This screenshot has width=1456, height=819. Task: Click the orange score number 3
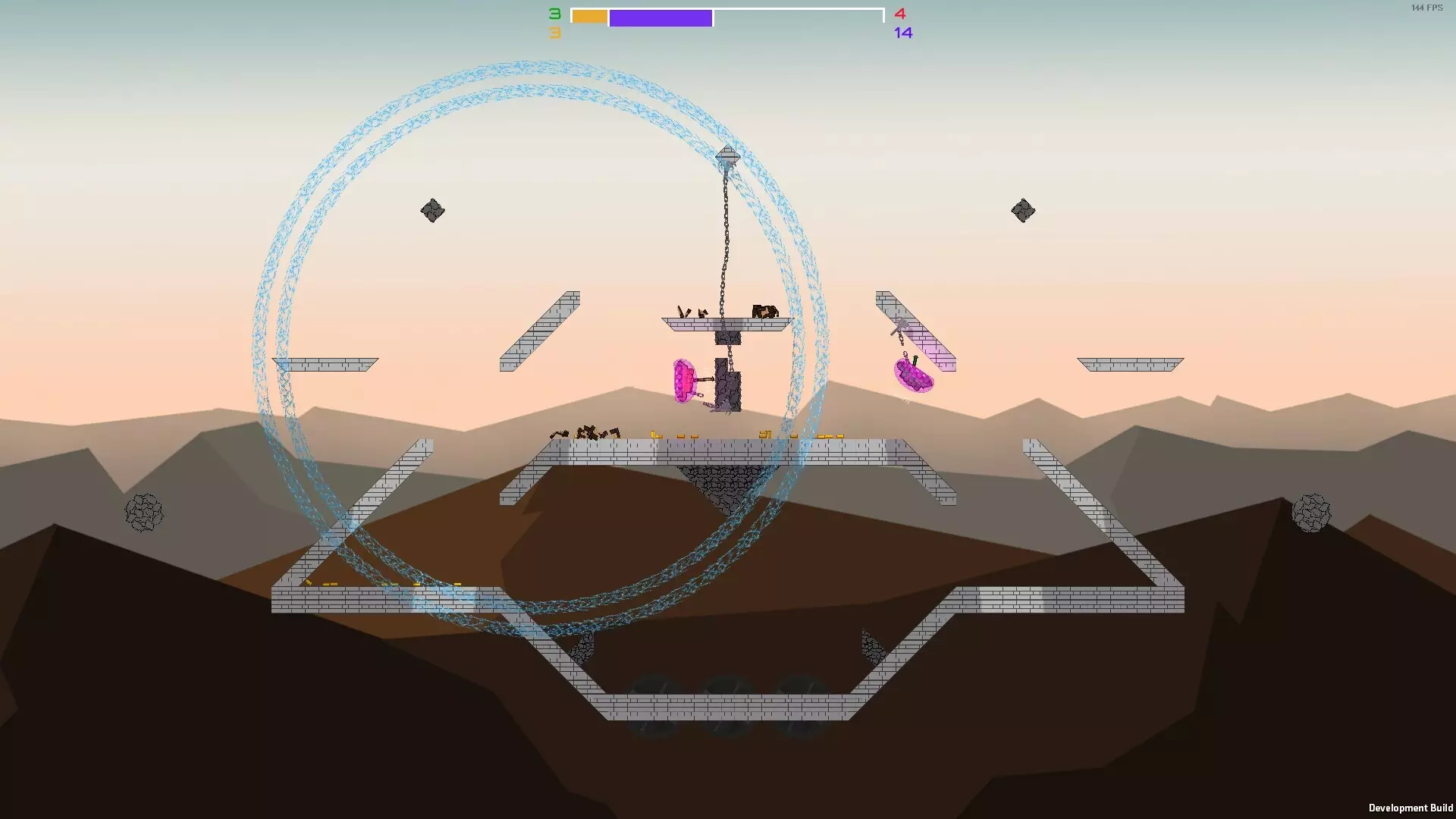(x=555, y=33)
